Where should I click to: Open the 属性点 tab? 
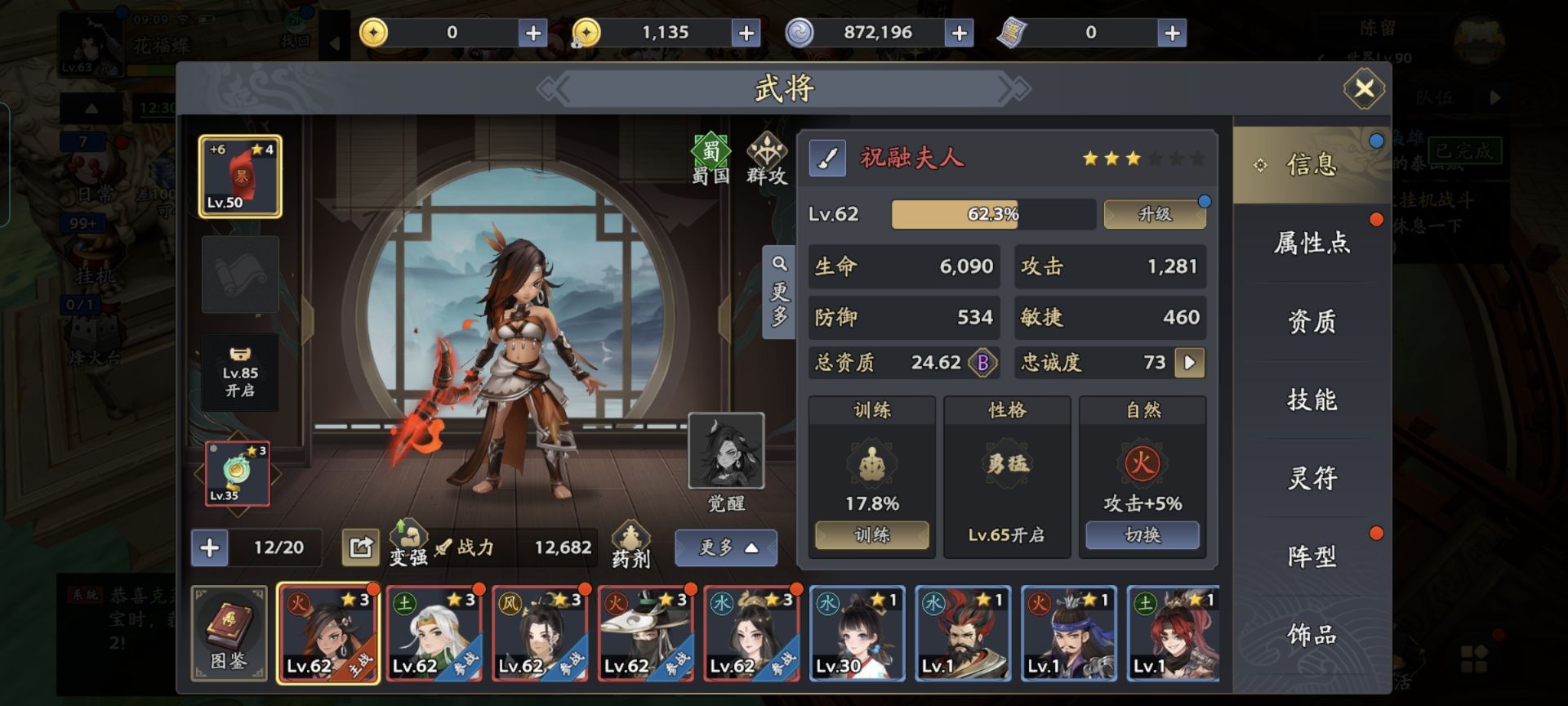[1312, 243]
